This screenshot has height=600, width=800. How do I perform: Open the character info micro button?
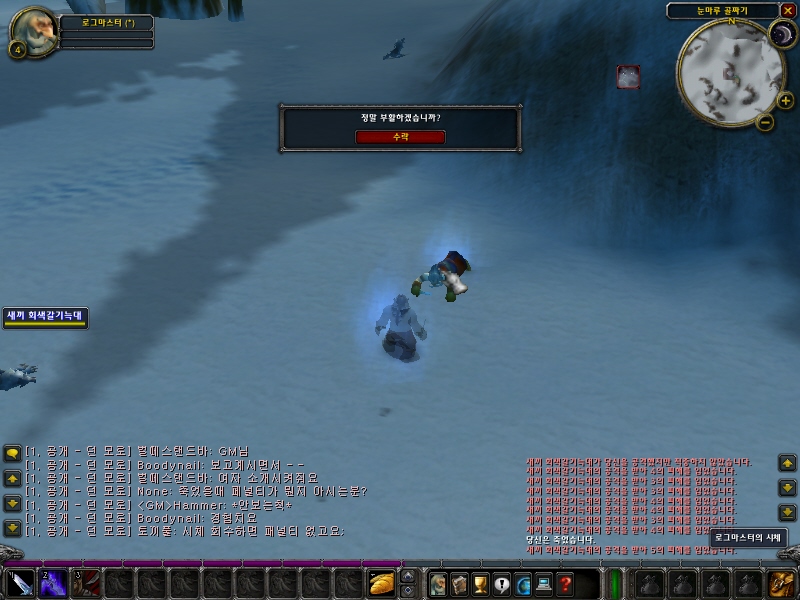pos(437,582)
